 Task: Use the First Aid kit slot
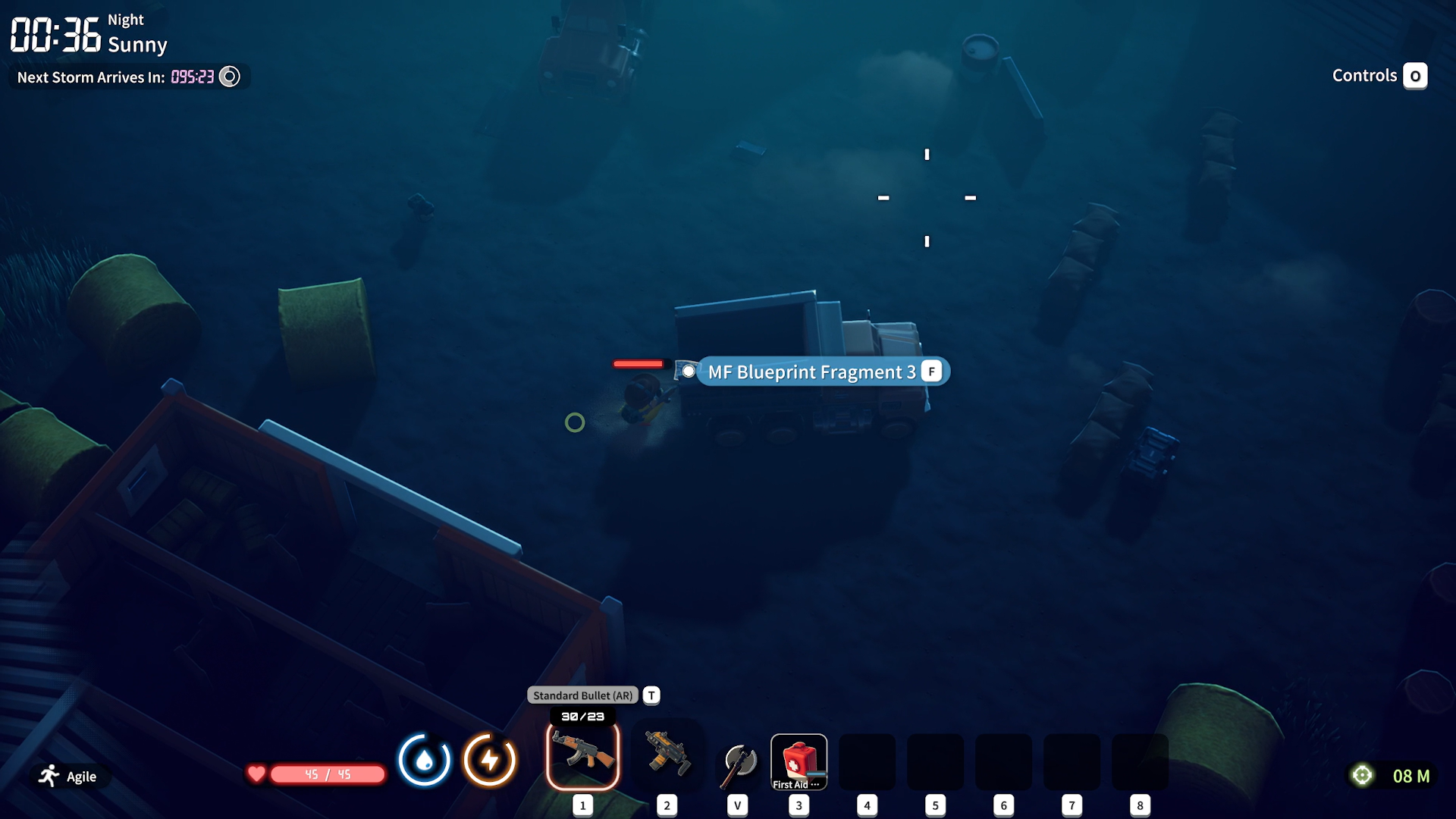[x=799, y=761]
